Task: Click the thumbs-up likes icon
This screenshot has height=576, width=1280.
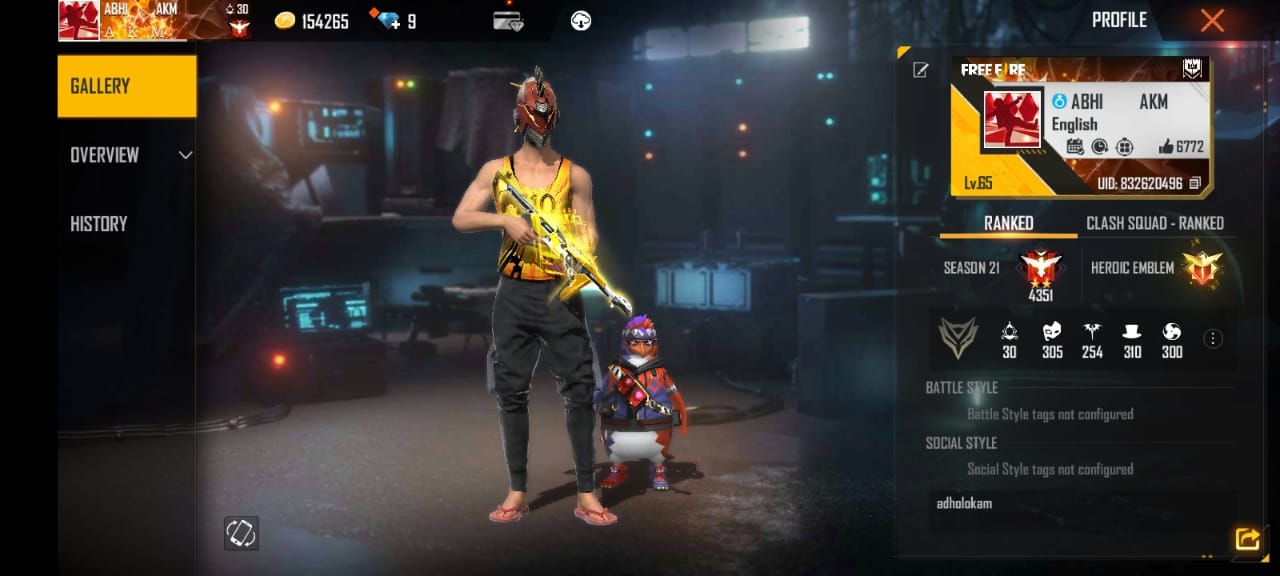Action: coord(1166,147)
